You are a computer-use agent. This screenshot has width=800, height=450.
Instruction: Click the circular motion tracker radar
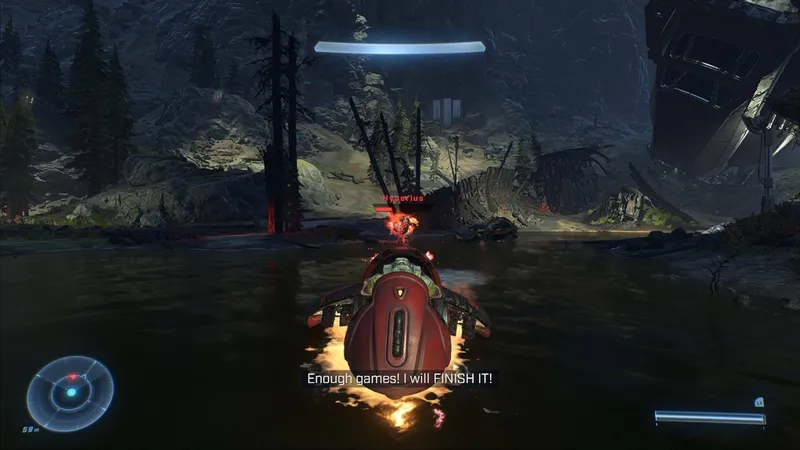coord(70,393)
